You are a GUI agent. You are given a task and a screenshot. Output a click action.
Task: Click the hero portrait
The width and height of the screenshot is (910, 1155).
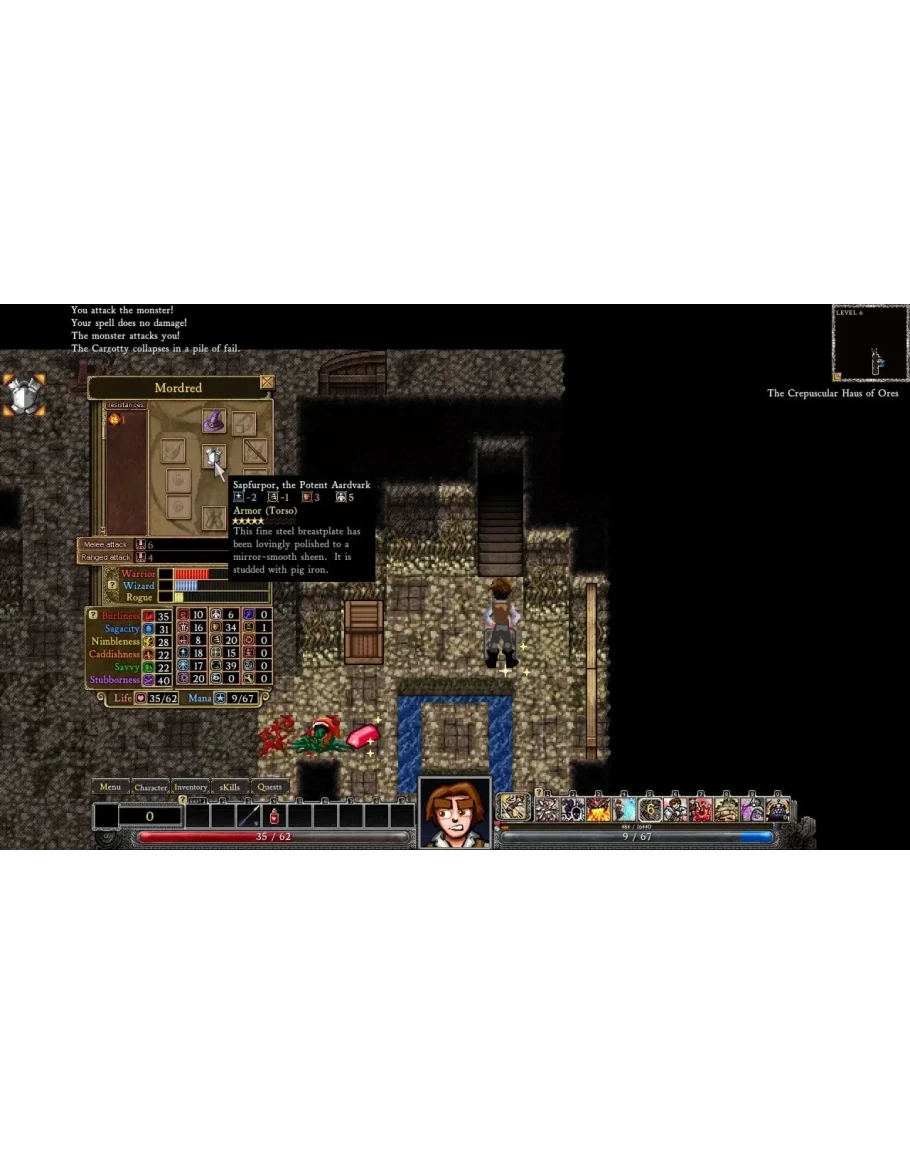click(x=455, y=812)
